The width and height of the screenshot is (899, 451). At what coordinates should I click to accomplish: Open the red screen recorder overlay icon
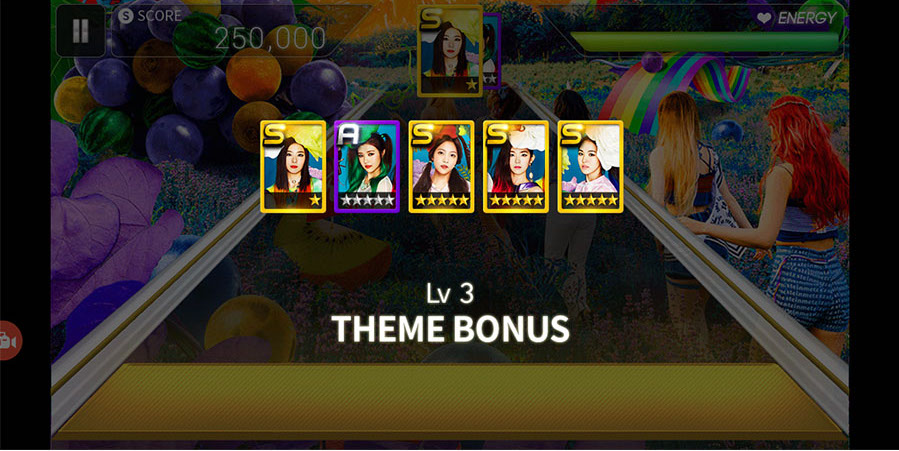point(8,341)
